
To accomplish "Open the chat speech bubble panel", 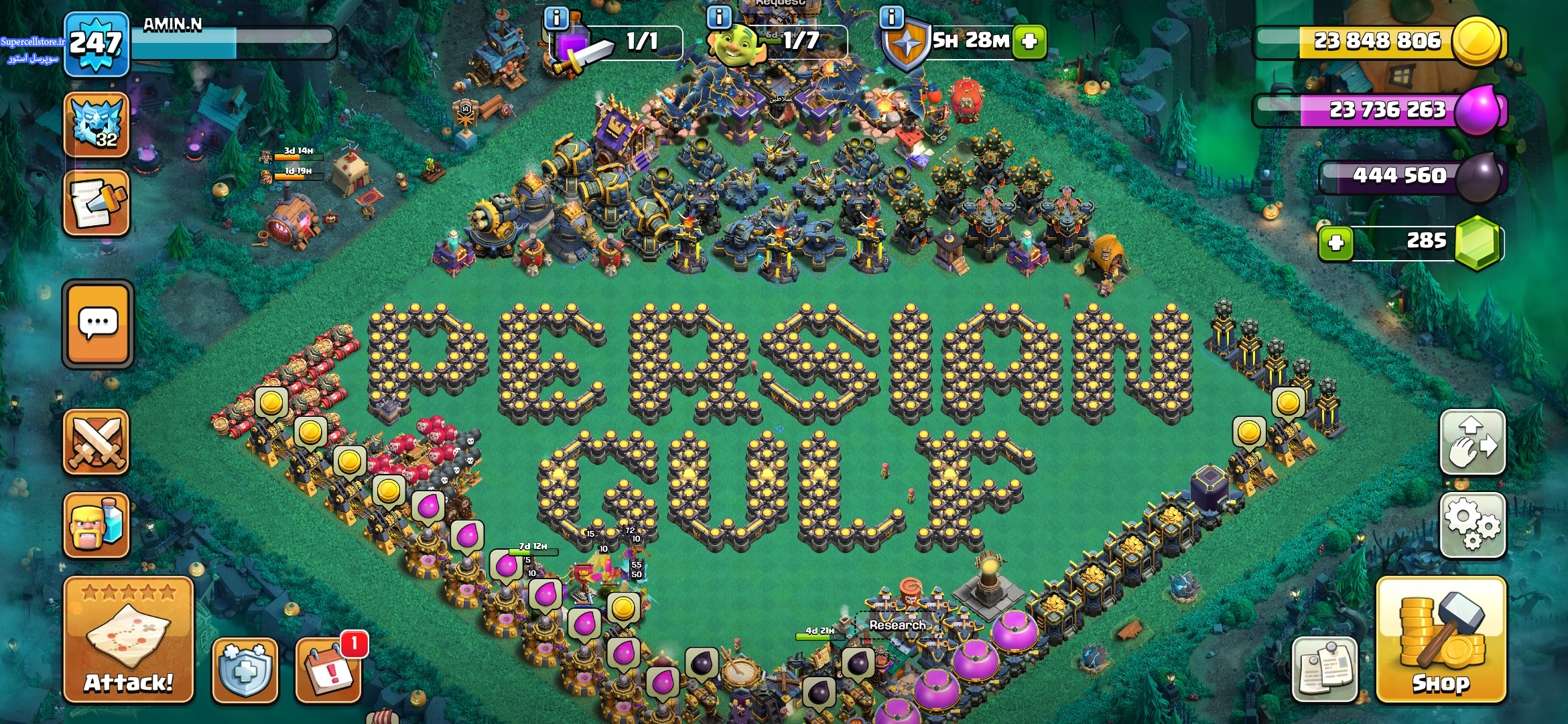I will (x=98, y=324).
